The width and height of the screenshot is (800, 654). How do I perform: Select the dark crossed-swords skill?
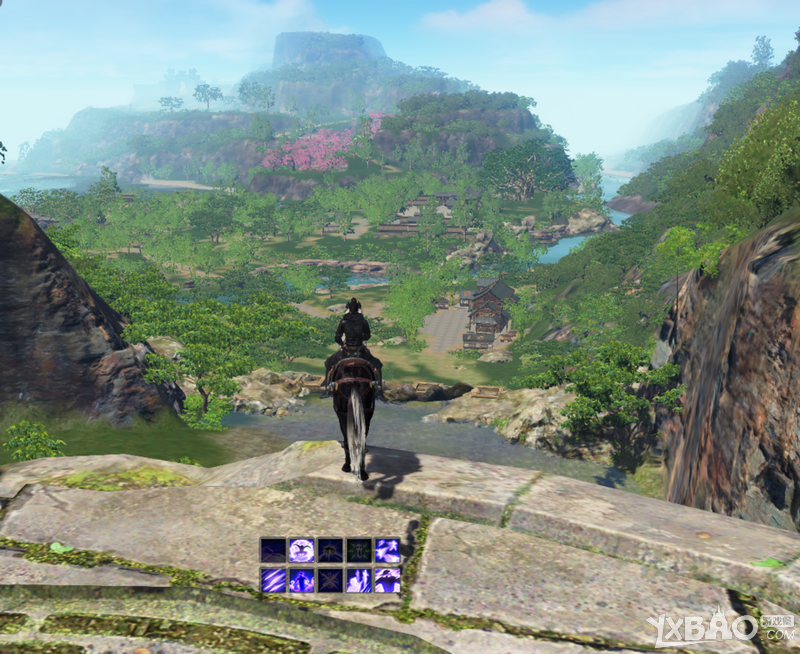[330, 580]
